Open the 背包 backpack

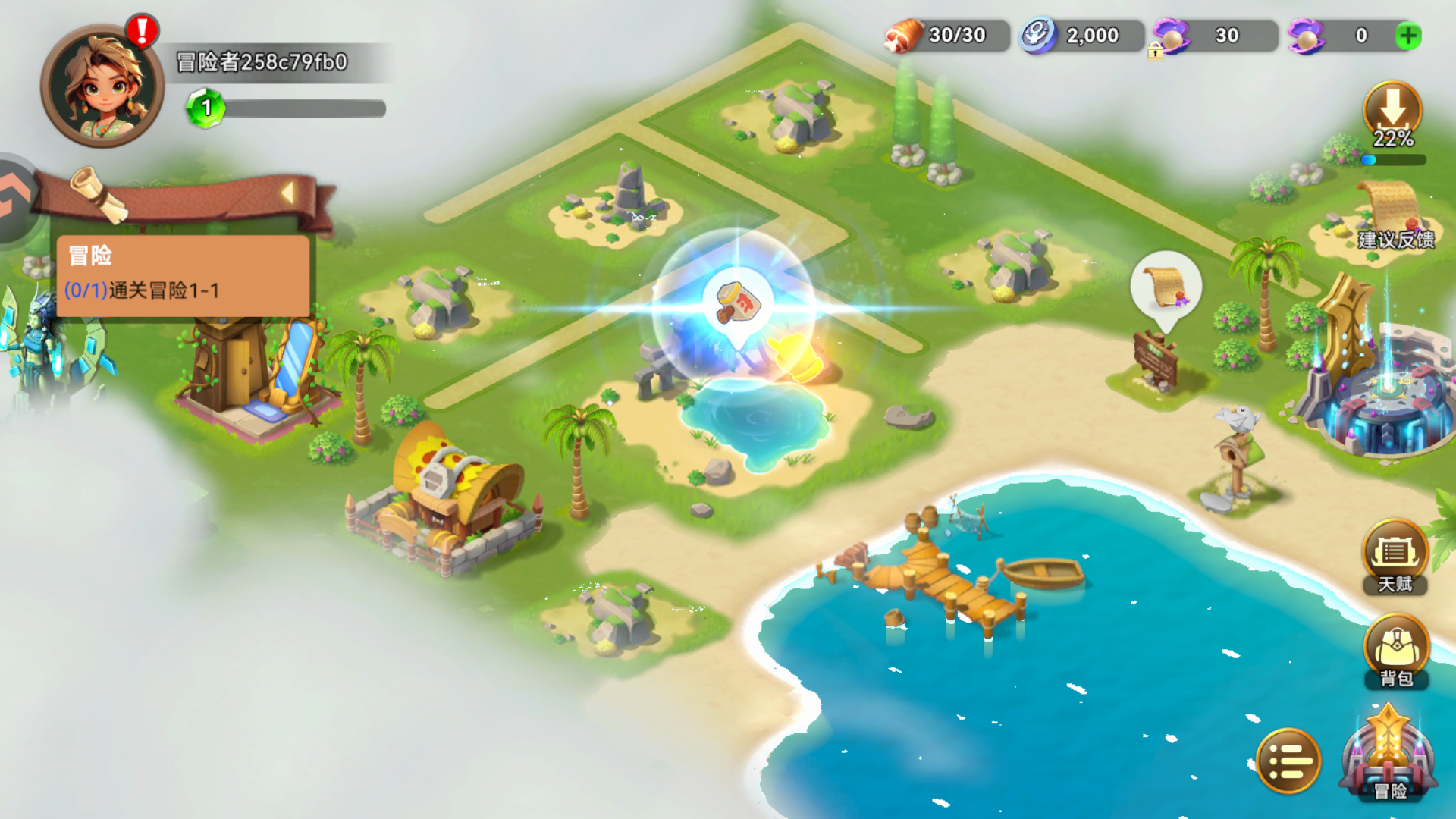click(1395, 651)
